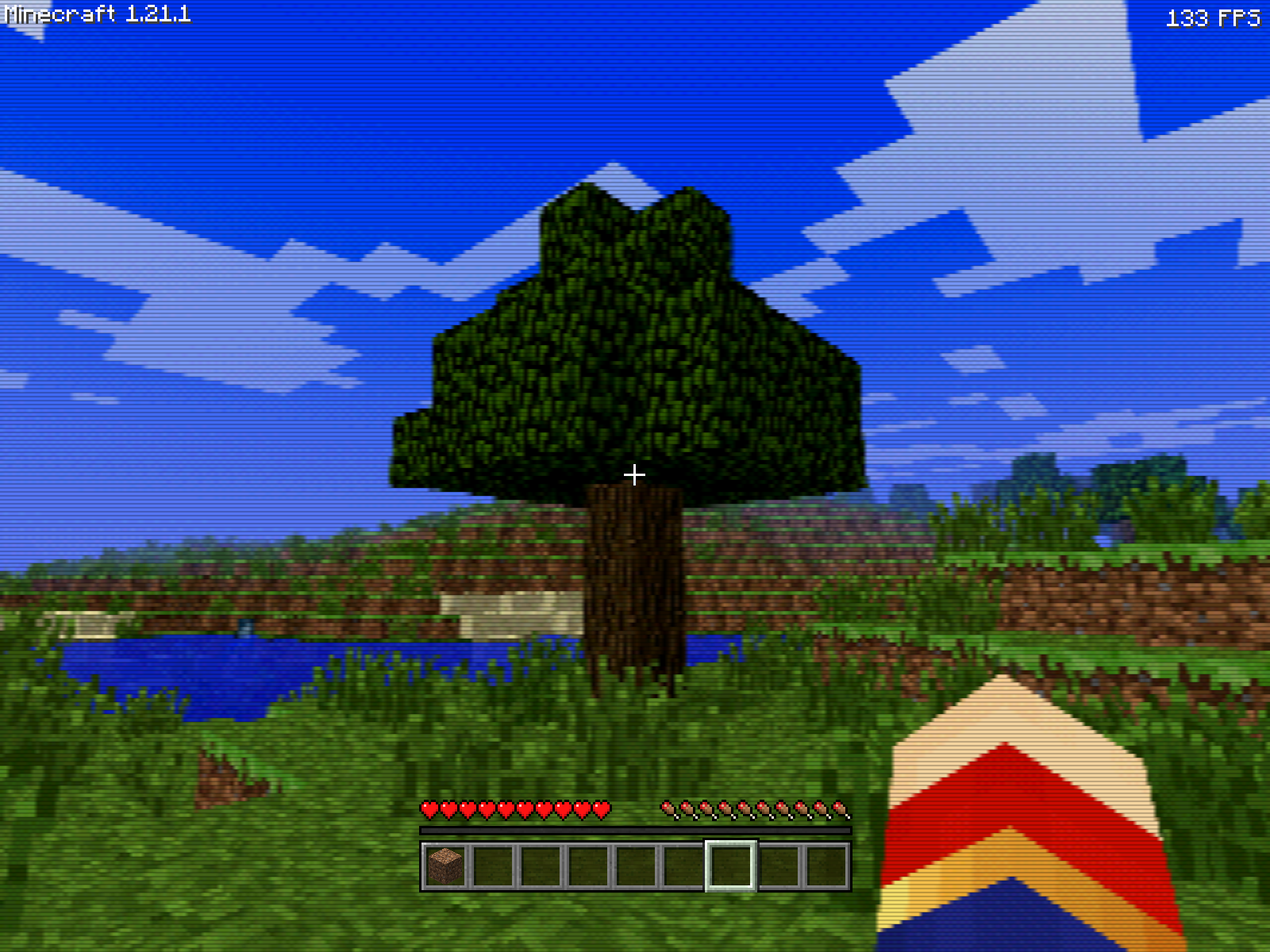Click the middle heart of the health row
Screen dimensions: 1270x952
click(x=516, y=811)
